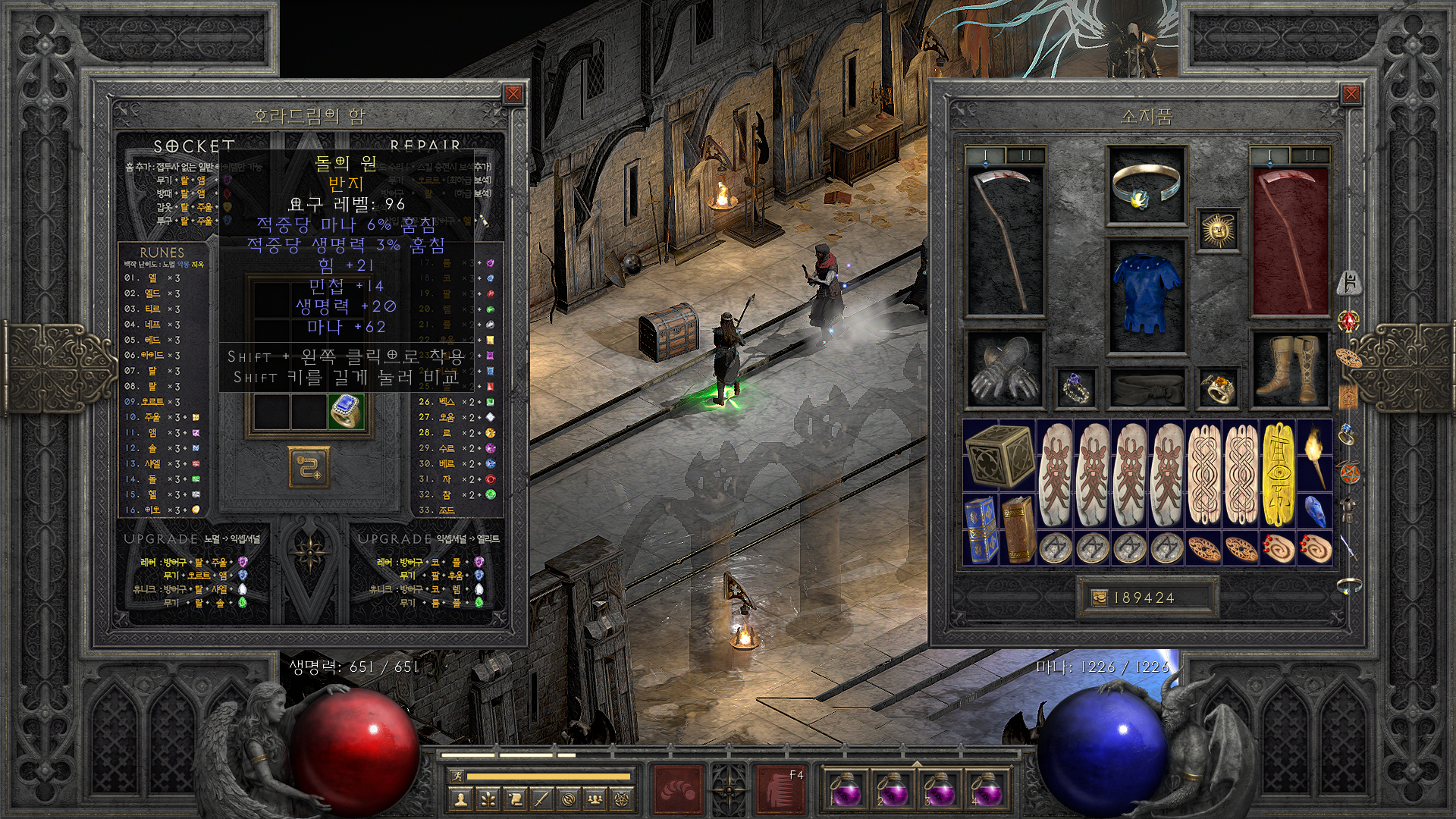Close the inventory panel
The height and width of the screenshot is (819, 1456).
(1351, 94)
